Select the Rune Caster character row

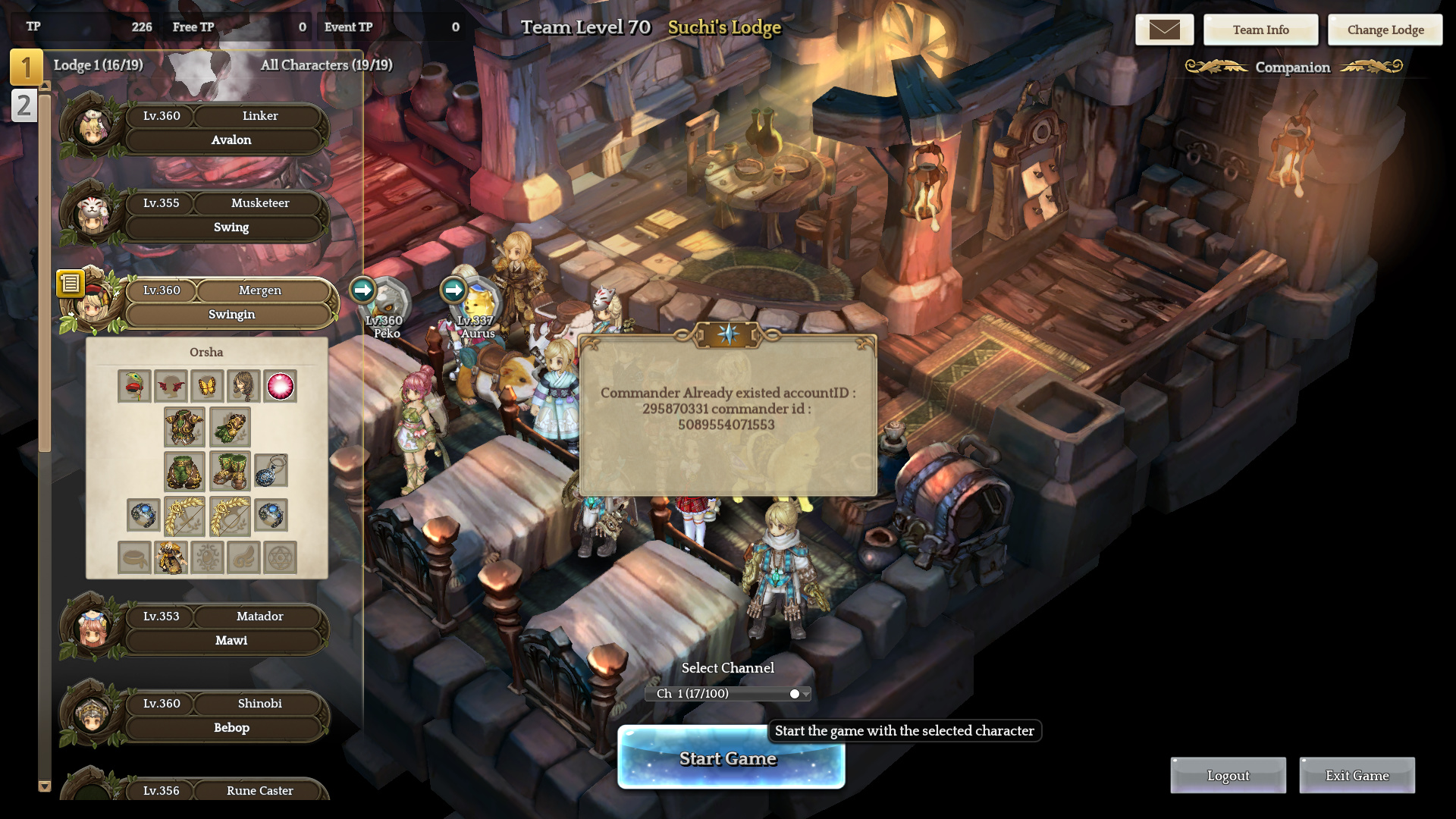pos(227,790)
